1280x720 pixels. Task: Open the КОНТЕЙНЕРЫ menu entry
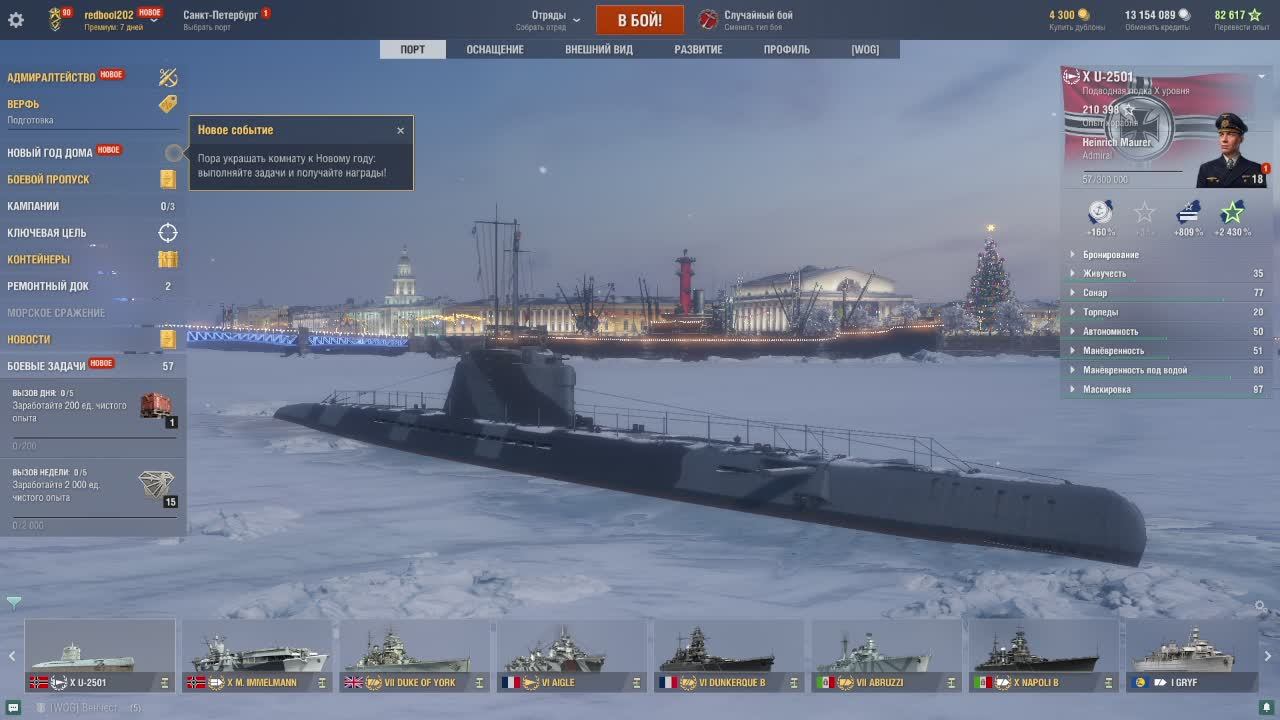[x=39, y=260]
